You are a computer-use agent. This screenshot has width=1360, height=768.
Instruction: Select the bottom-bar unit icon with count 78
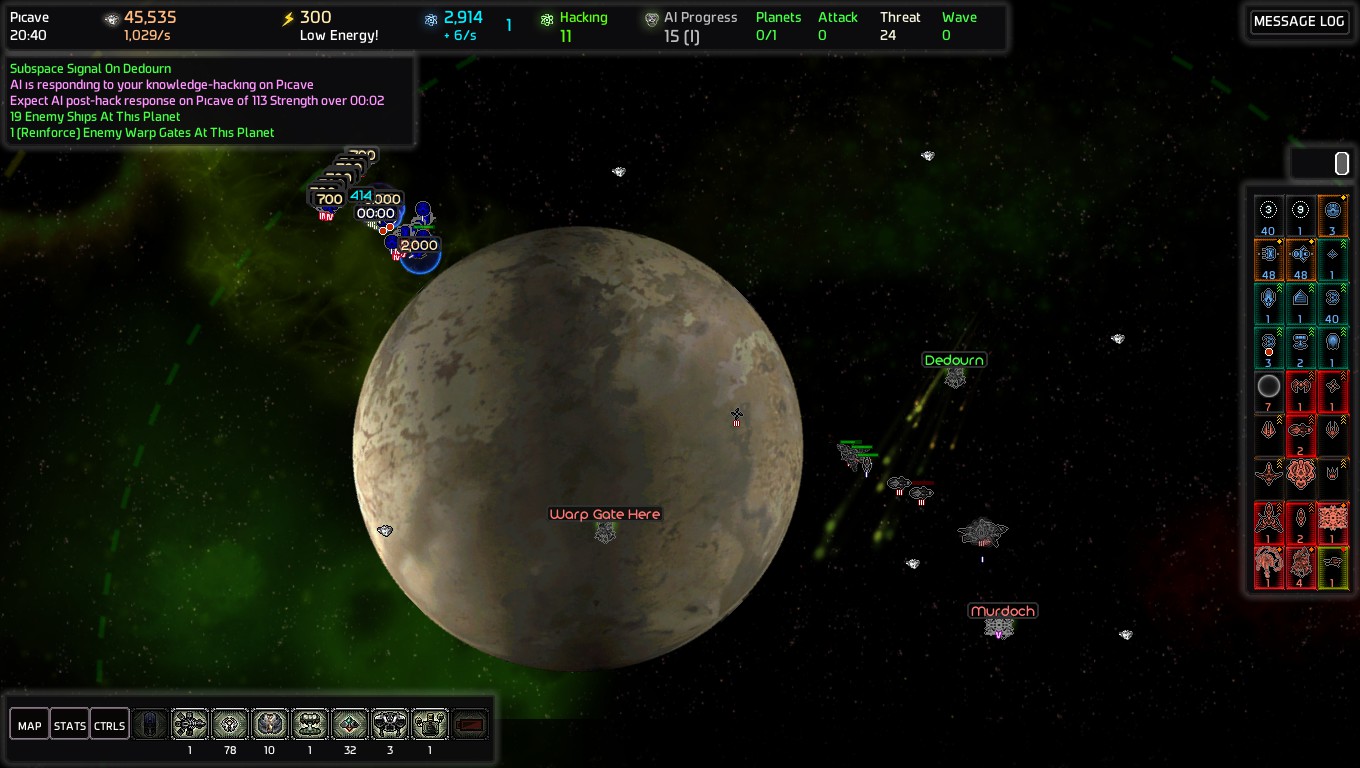point(230,724)
